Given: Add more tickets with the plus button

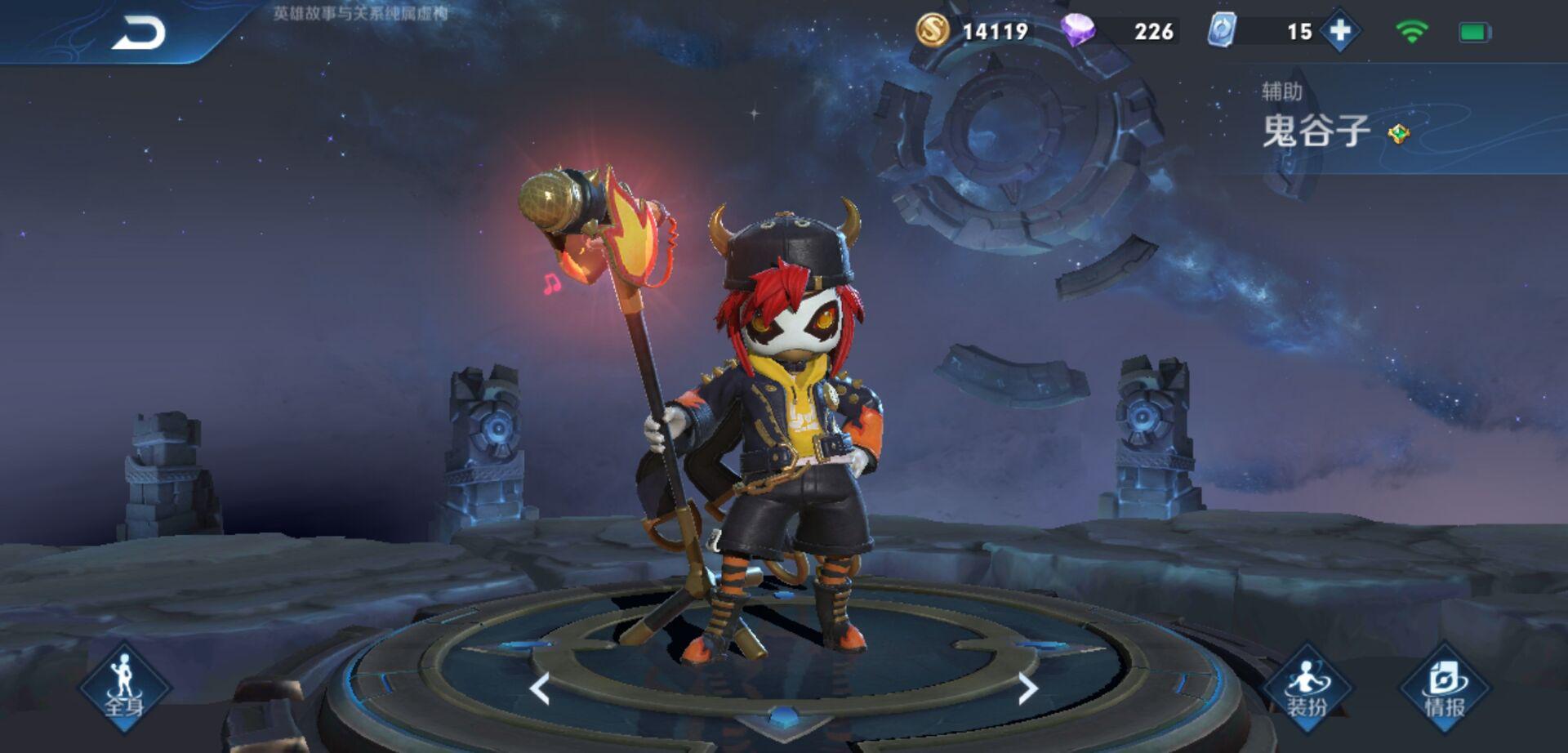Looking at the screenshot, I should pyautogui.click(x=1340, y=31).
